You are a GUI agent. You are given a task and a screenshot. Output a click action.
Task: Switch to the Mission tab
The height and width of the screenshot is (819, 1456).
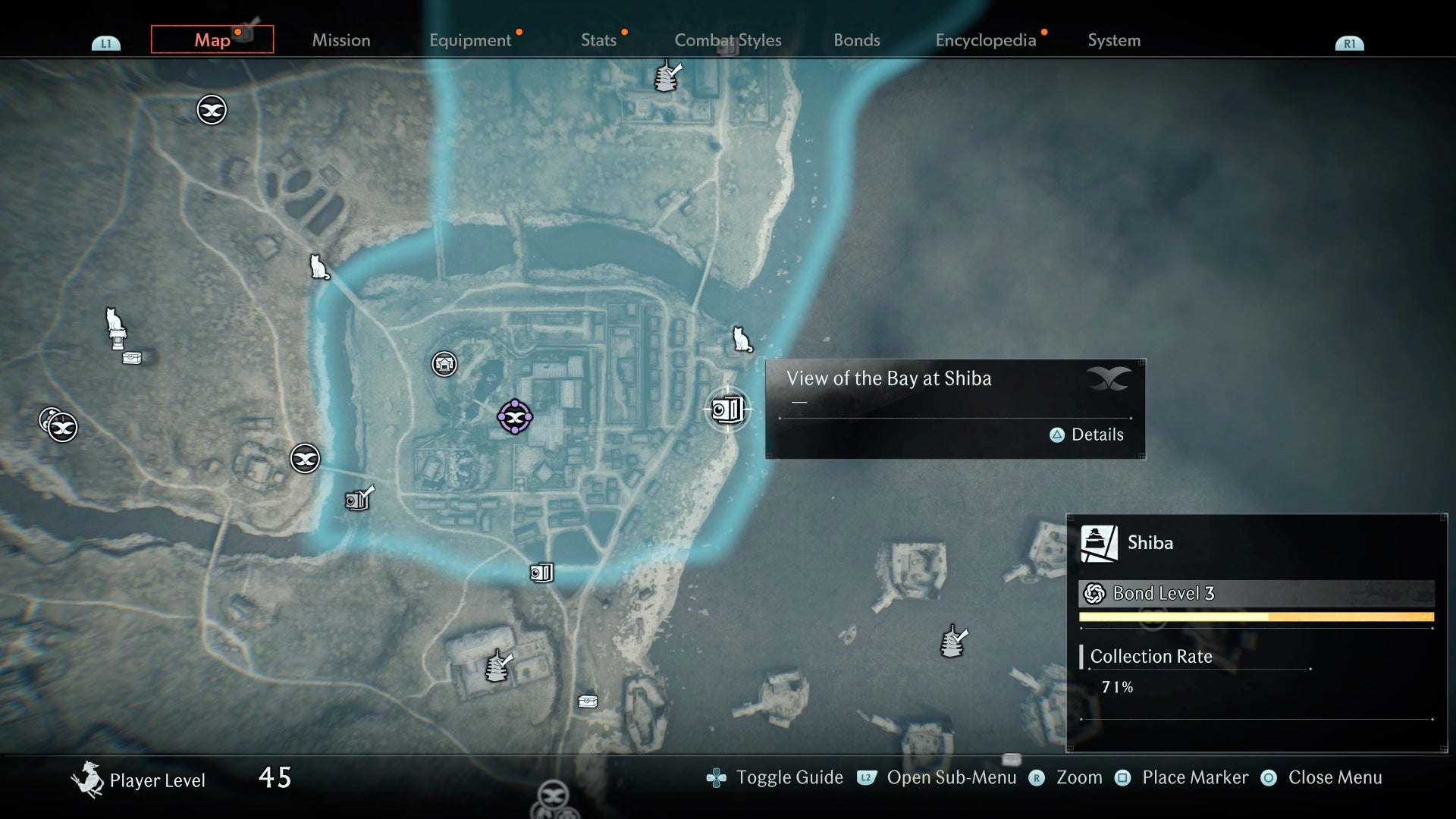340,40
